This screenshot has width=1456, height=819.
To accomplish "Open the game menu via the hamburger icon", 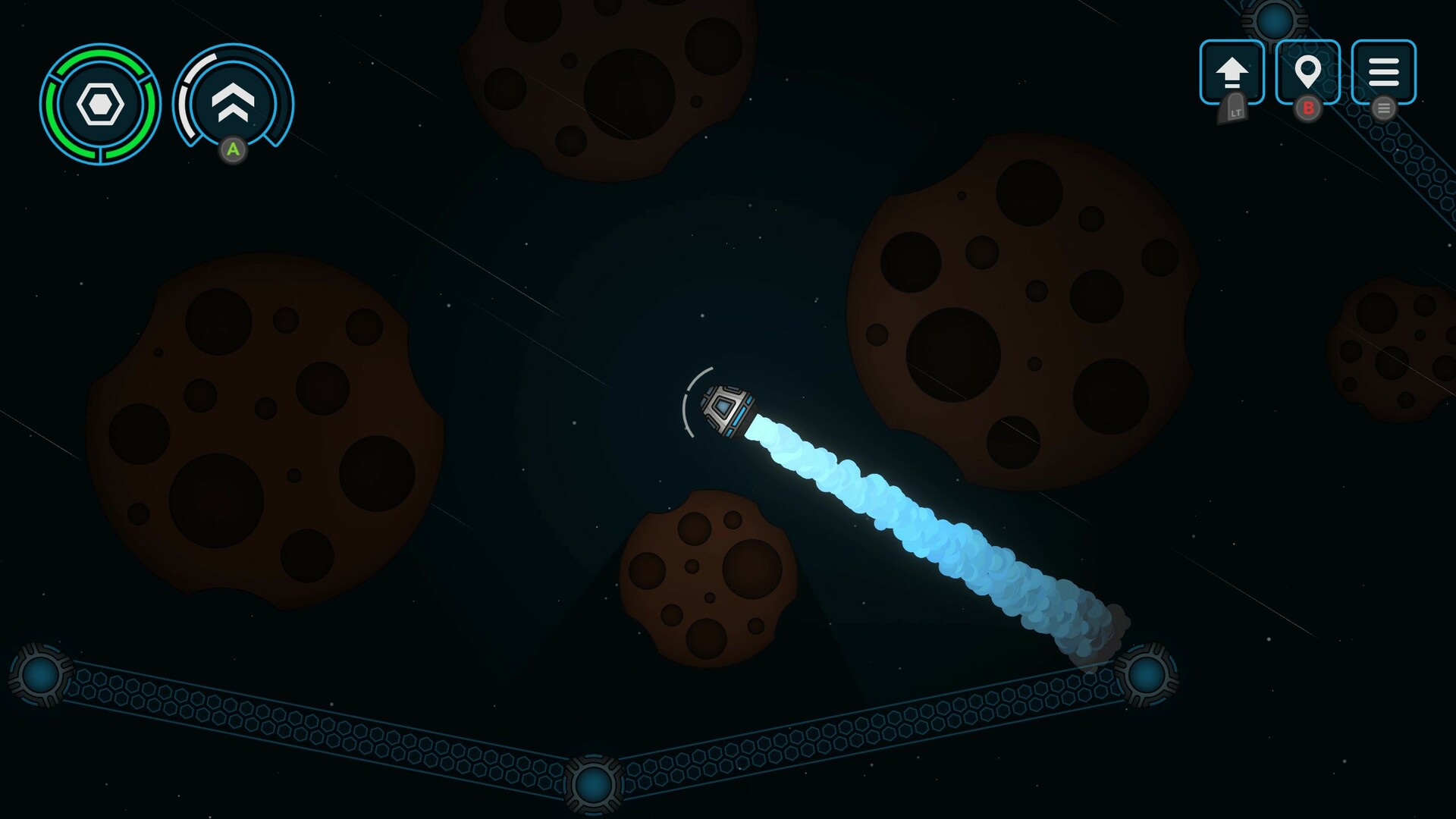I will tap(1385, 72).
